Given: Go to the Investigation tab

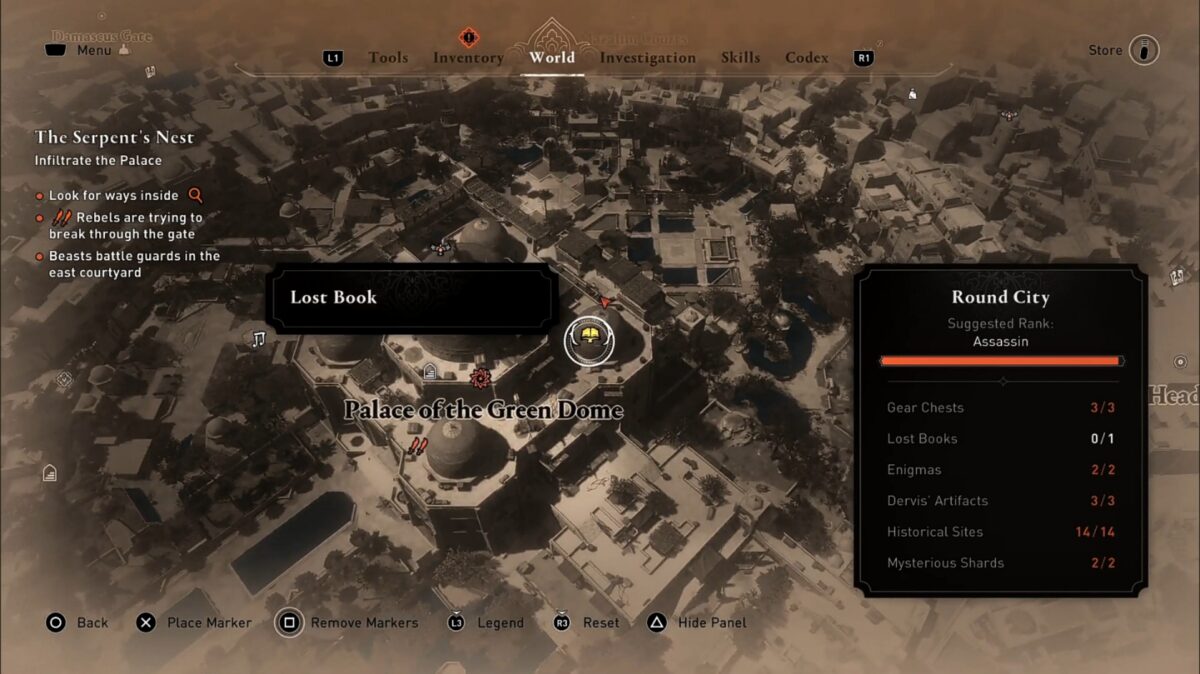Looking at the screenshot, I should [648, 58].
